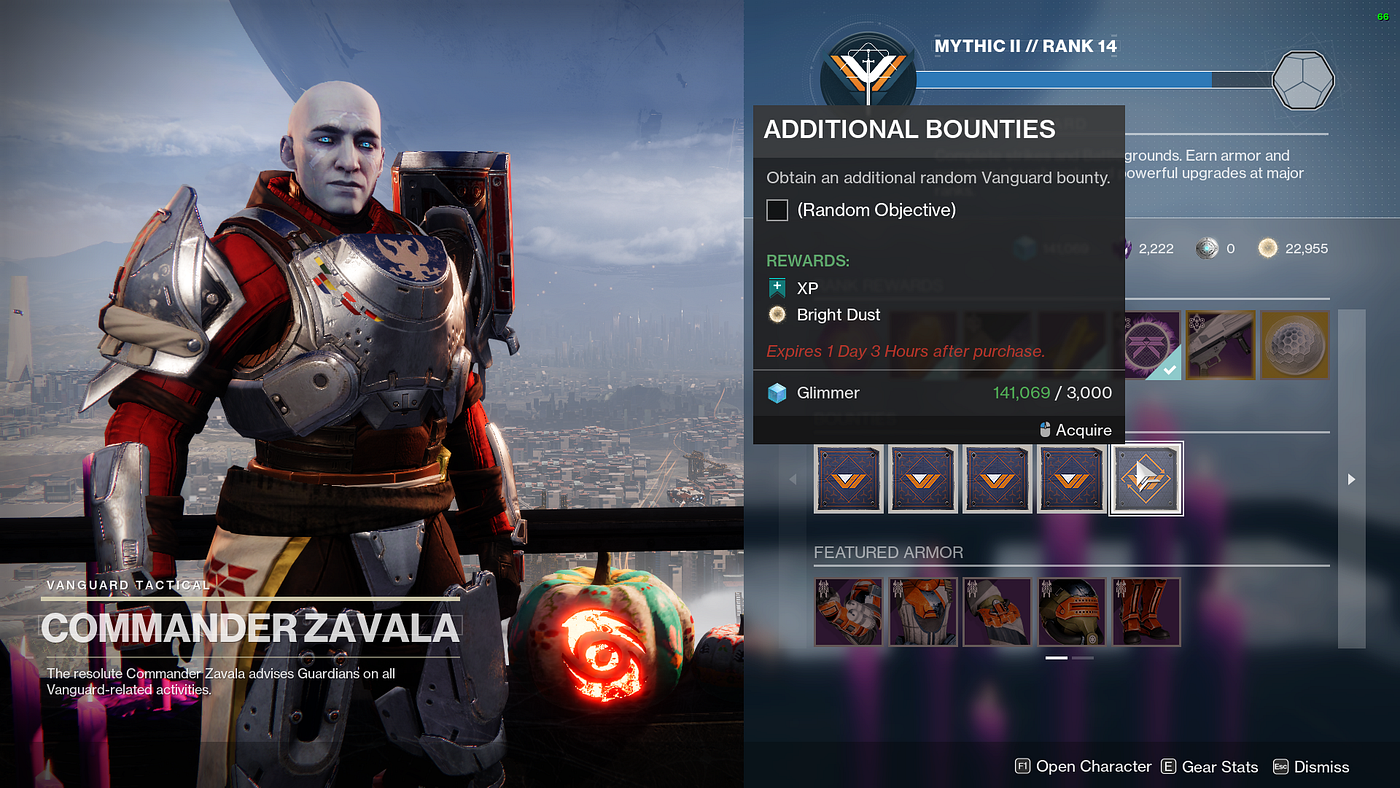1400x788 pixels.
Task: Click Open Character at the bottom
Action: click(1094, 766)
